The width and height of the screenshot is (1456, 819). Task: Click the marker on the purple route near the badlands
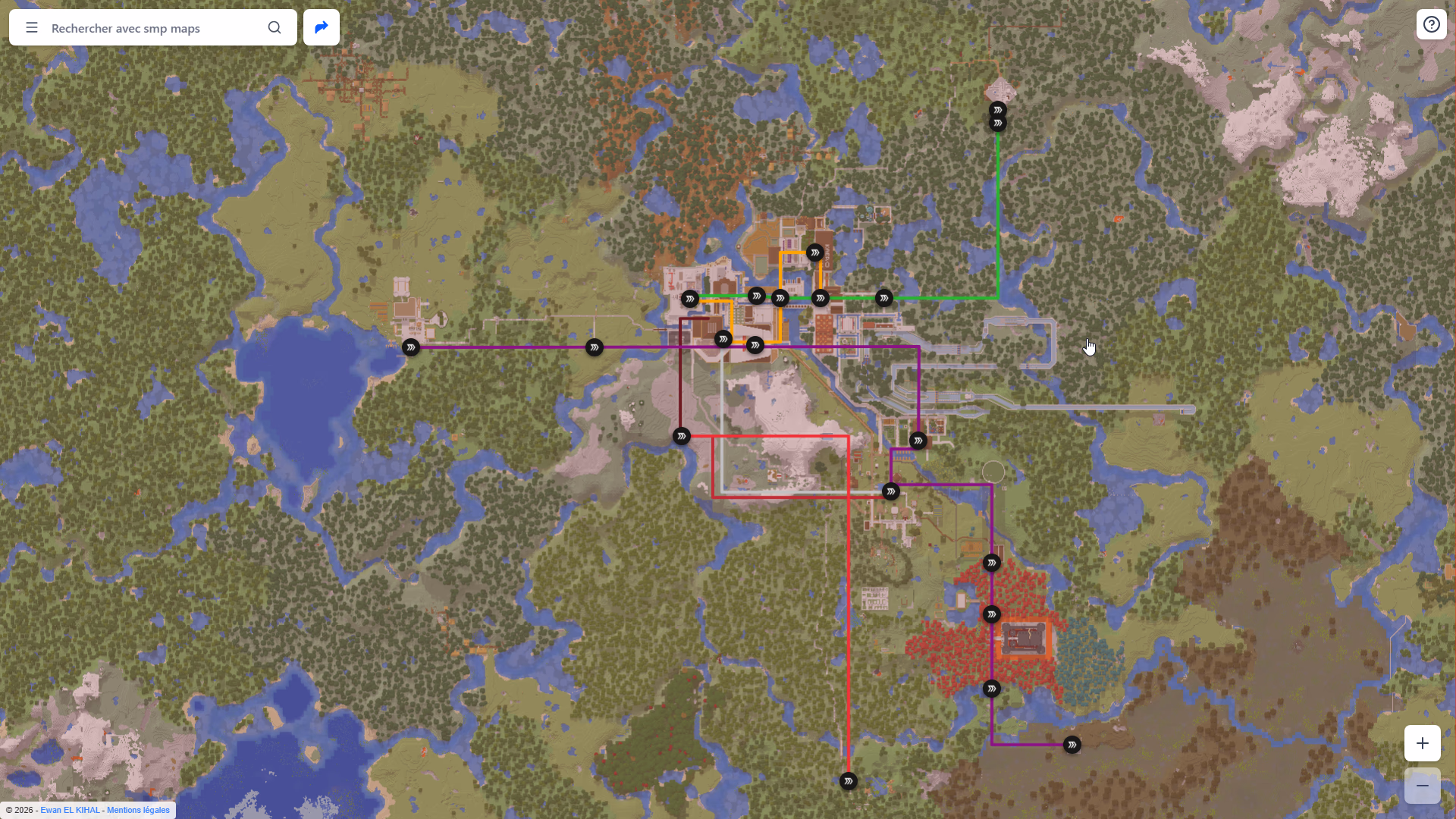[x=993, y=689]
